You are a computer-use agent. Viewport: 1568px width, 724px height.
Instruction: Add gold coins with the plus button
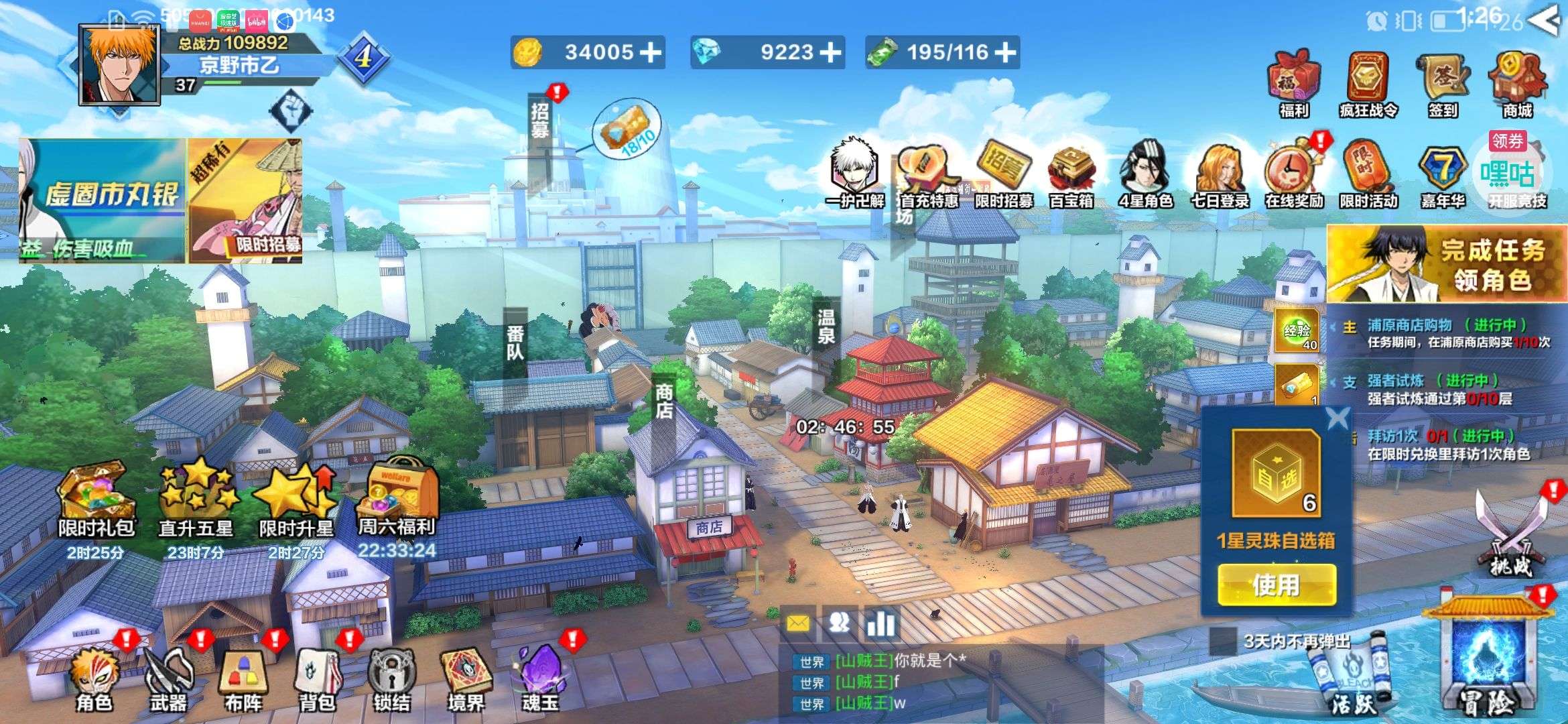coord(649,52)
